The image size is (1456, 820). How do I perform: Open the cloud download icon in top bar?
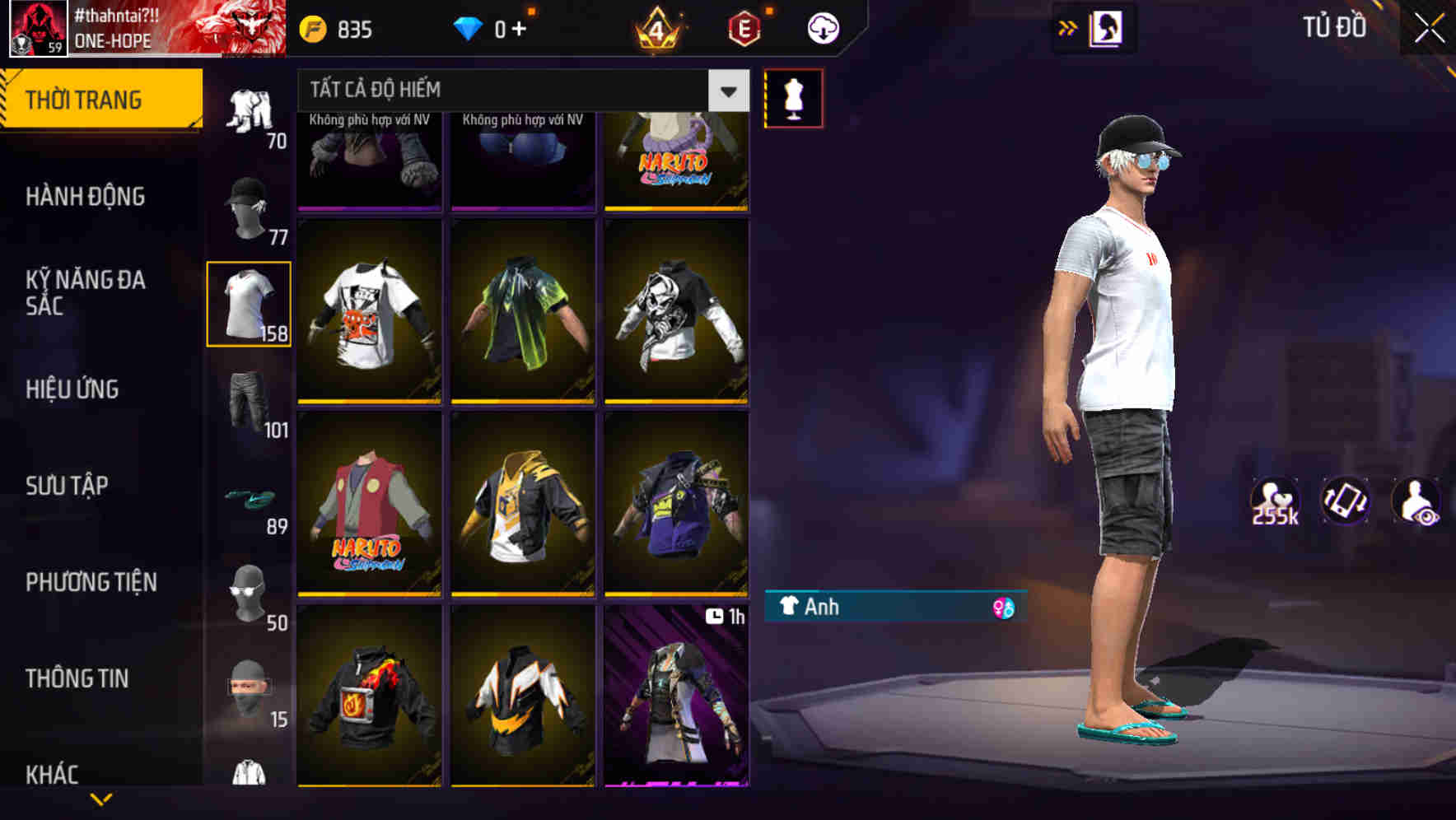(x=822, y=26)
